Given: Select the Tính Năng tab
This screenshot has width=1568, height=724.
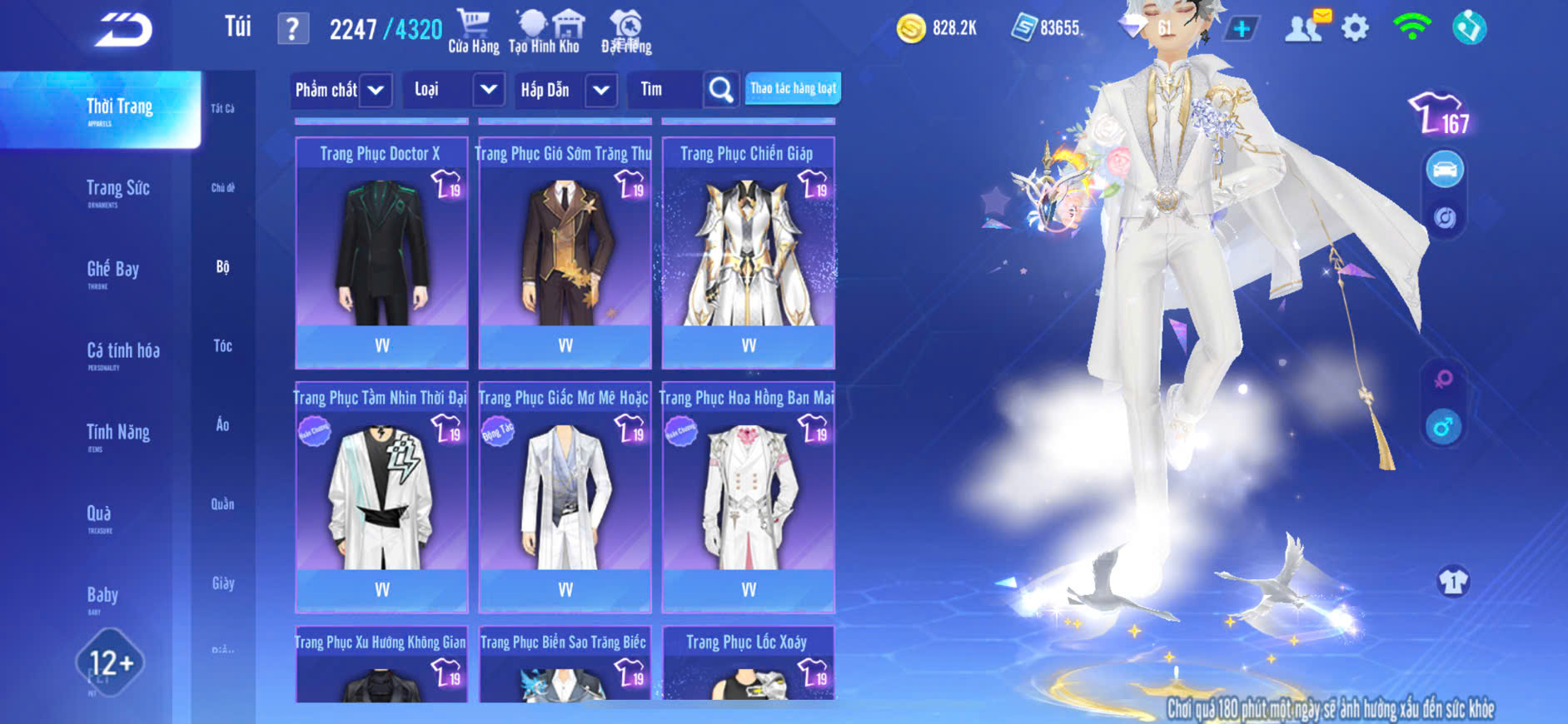Looking at the screenshot, I should 118,433.
